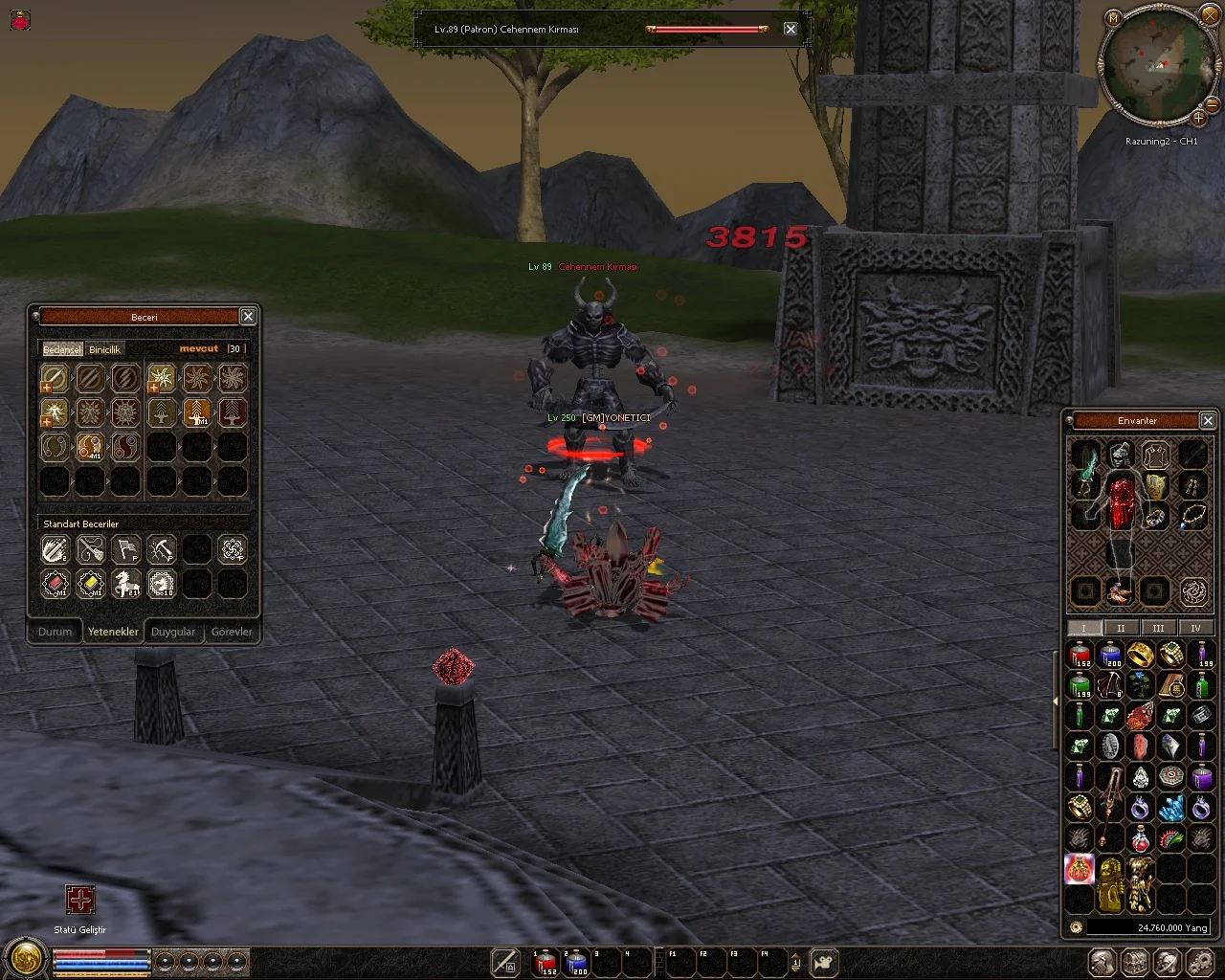Screen dimensions: 1225x980
Task: Click the camera button on the taskbar
Action: tap(824, 963)
